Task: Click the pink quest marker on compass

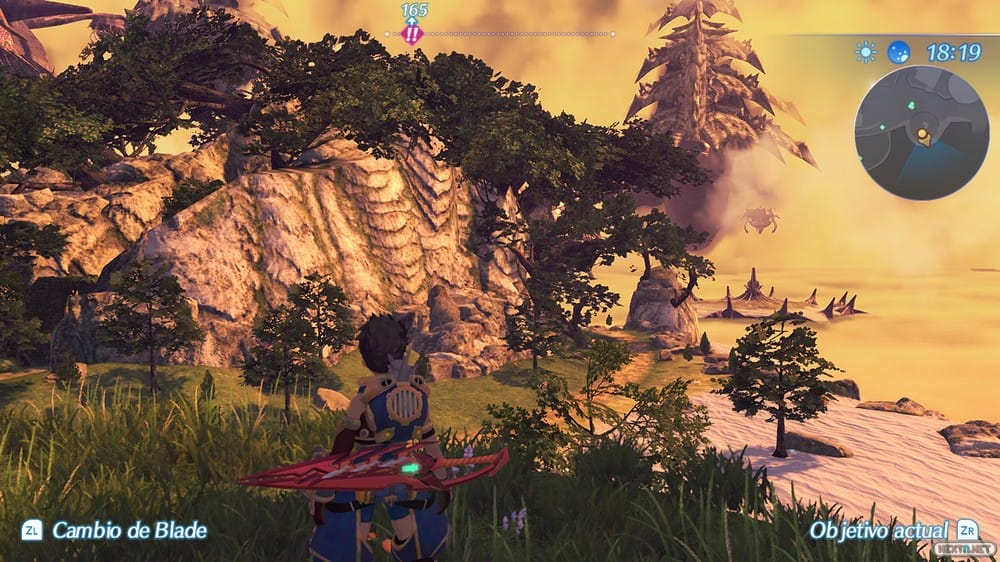Action: (412, 33)
